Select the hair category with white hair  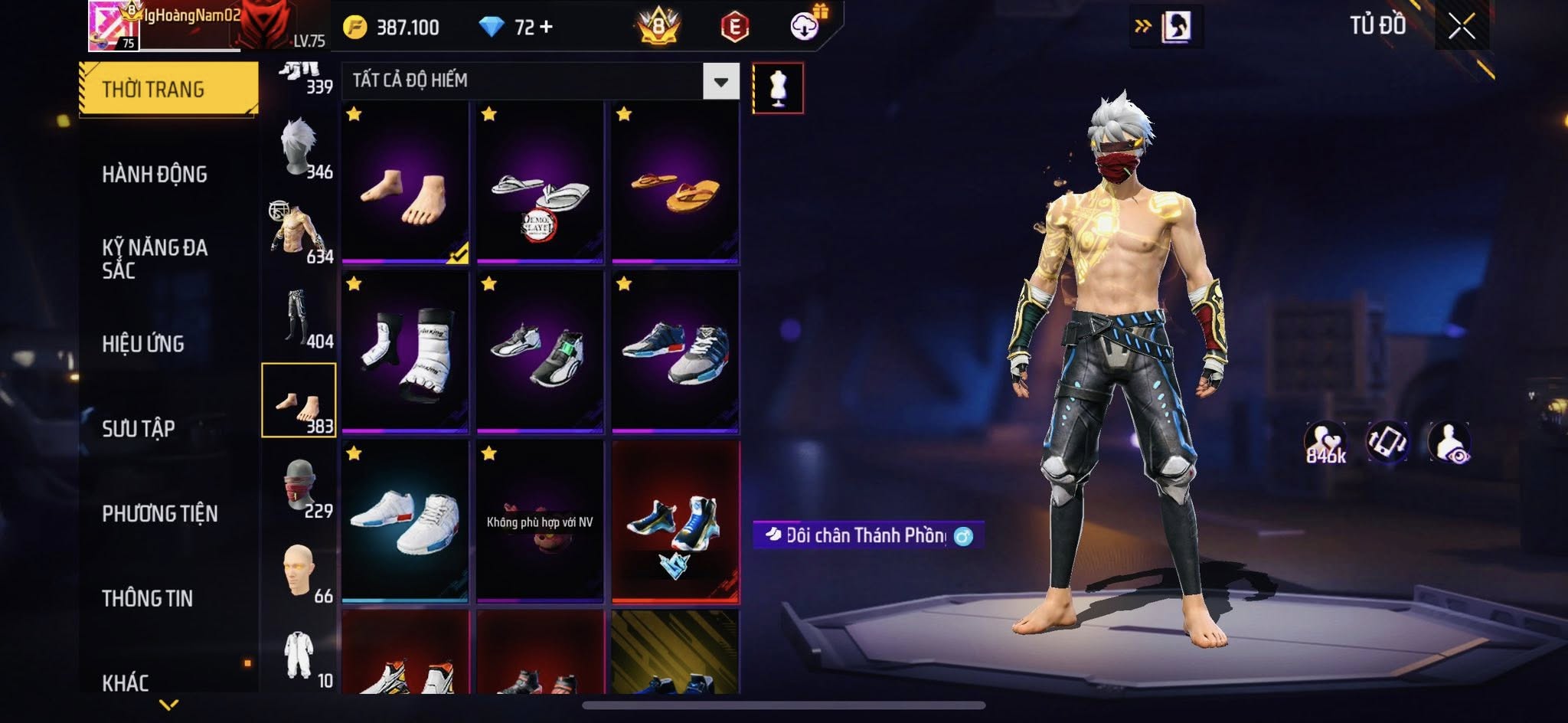[300, 149]
